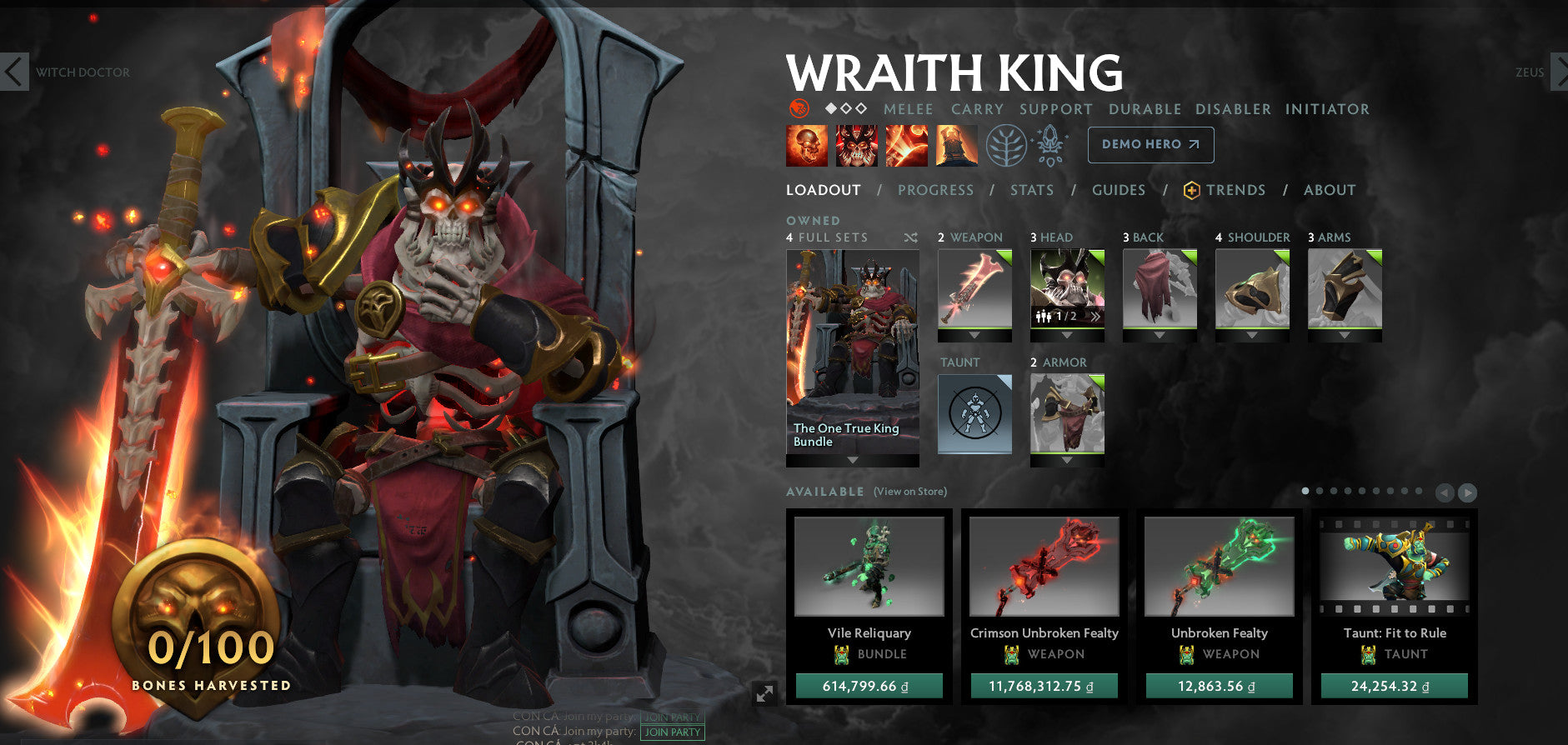View the Aghanim's Scepter upgrades icon
The width and height of the screenshot is (1568, 745).
pos(1052,144)
